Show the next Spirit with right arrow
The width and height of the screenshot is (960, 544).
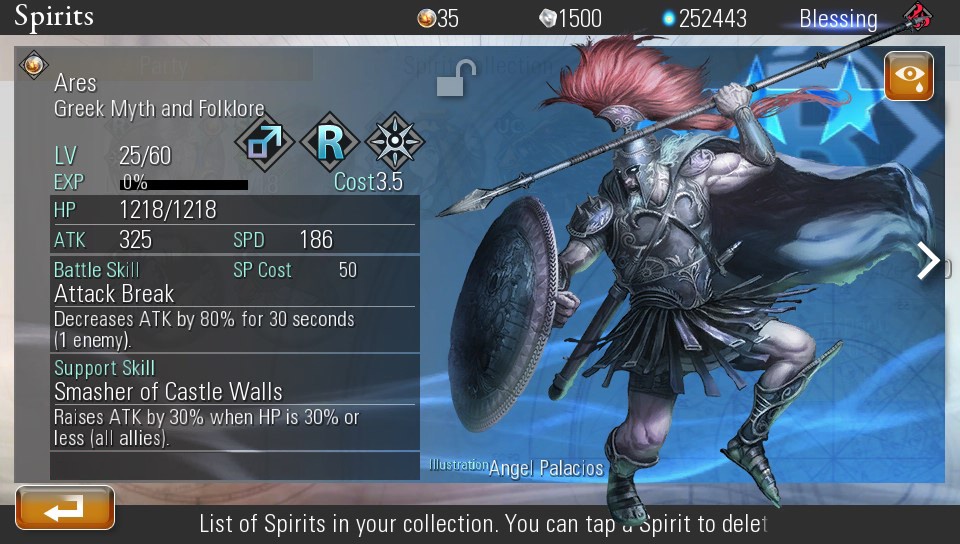(929, 261)
